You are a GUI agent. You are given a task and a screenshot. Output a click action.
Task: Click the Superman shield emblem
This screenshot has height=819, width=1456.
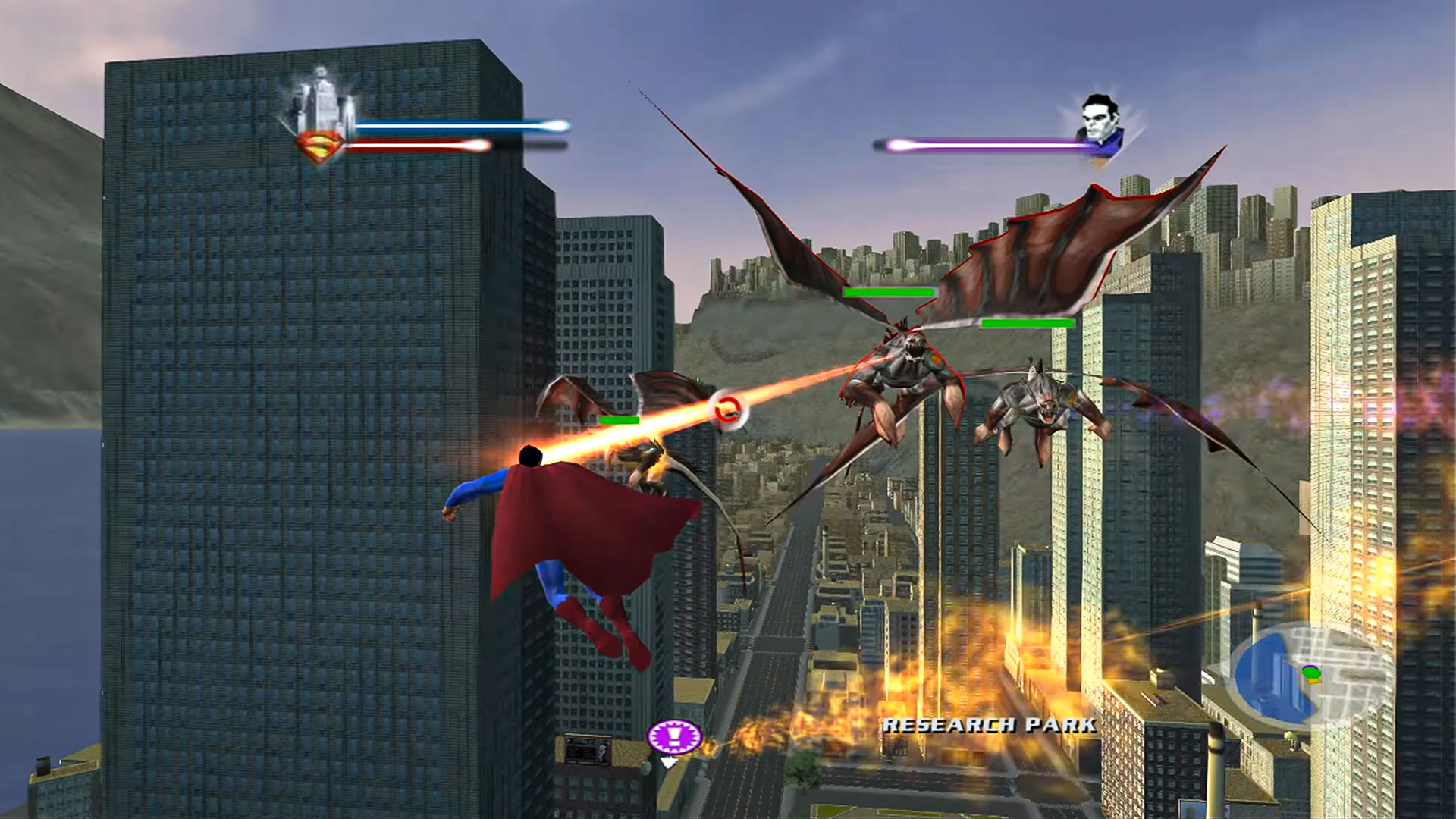pyautogui.click(x=320, y=147)
